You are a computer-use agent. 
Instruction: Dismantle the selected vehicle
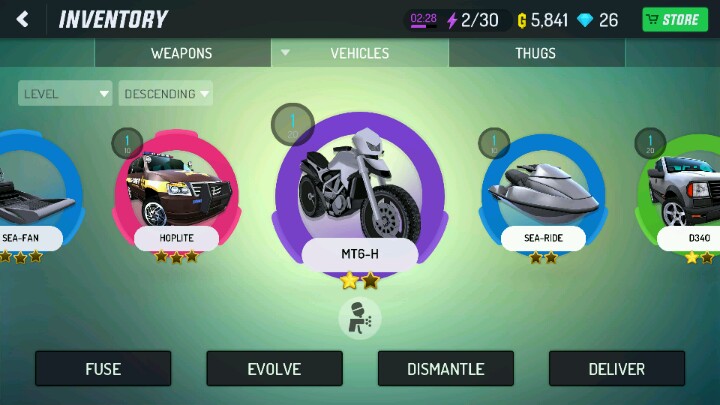point(445,369)
